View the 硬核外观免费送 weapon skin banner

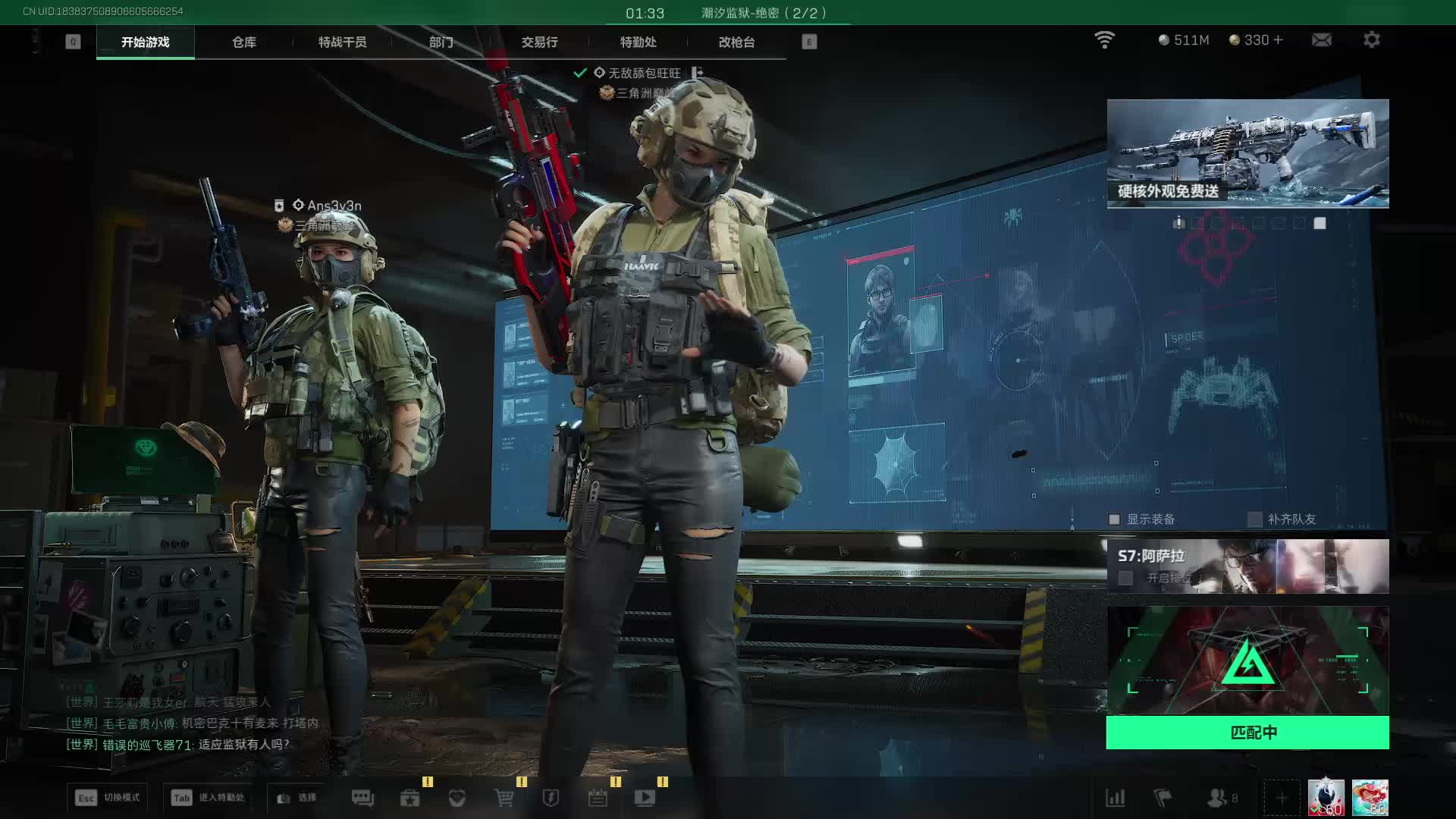(x=1247, y=153)
